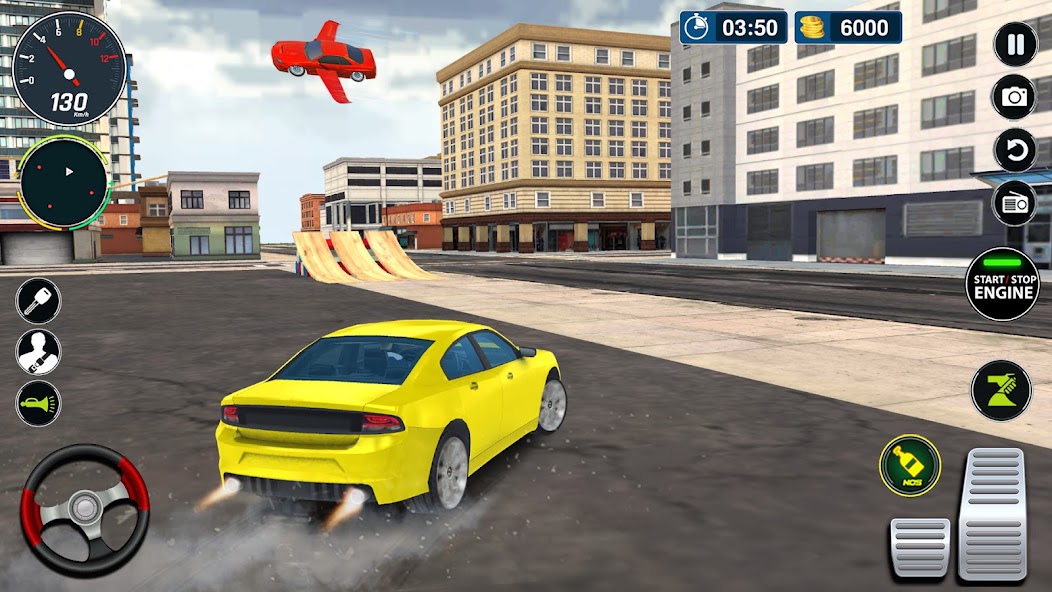The height and width of the screenshot is (592, 1052).
Task: Tap the car key icon
Action: [x=39, y=301]
